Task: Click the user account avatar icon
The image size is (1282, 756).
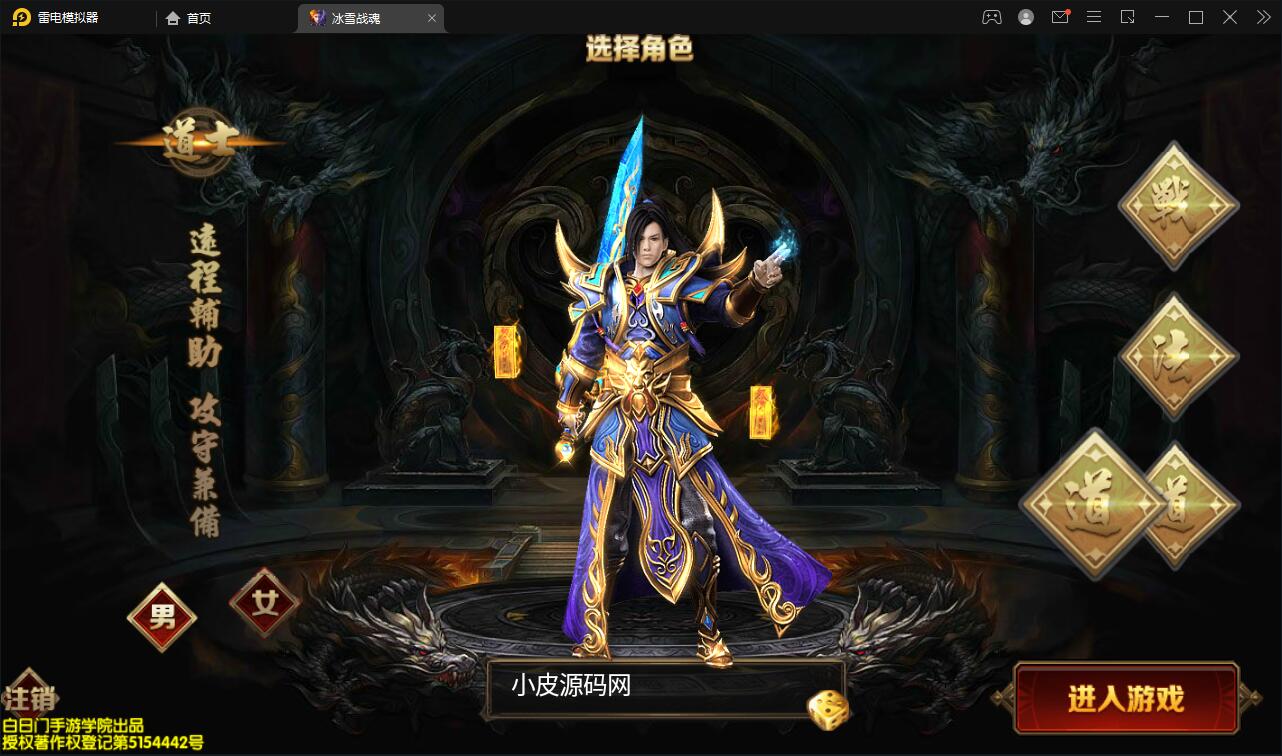Action: coord(1025,17)
